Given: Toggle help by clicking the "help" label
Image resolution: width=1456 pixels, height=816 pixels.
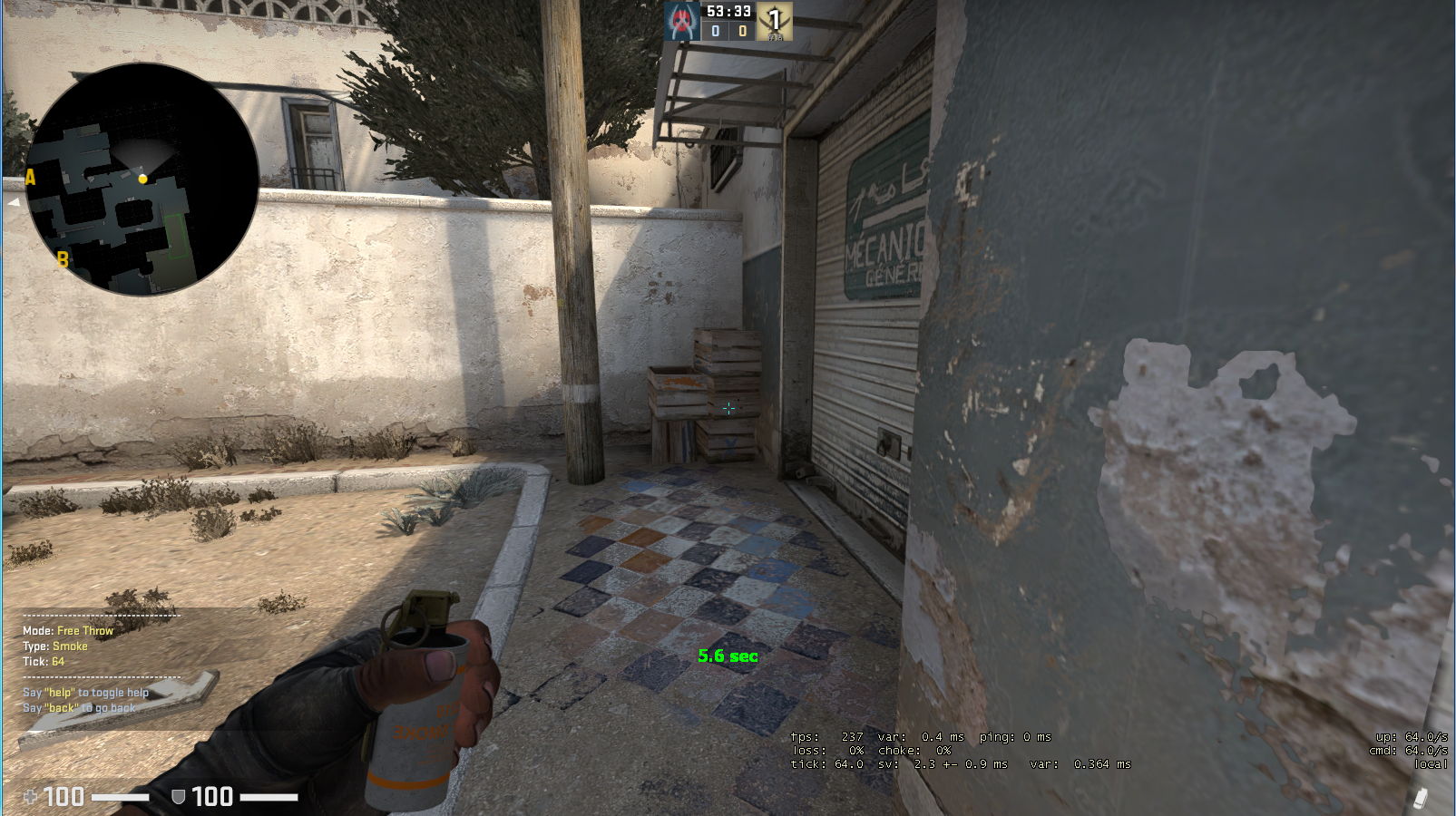Looking at the screenshot, I should point(62,692).
